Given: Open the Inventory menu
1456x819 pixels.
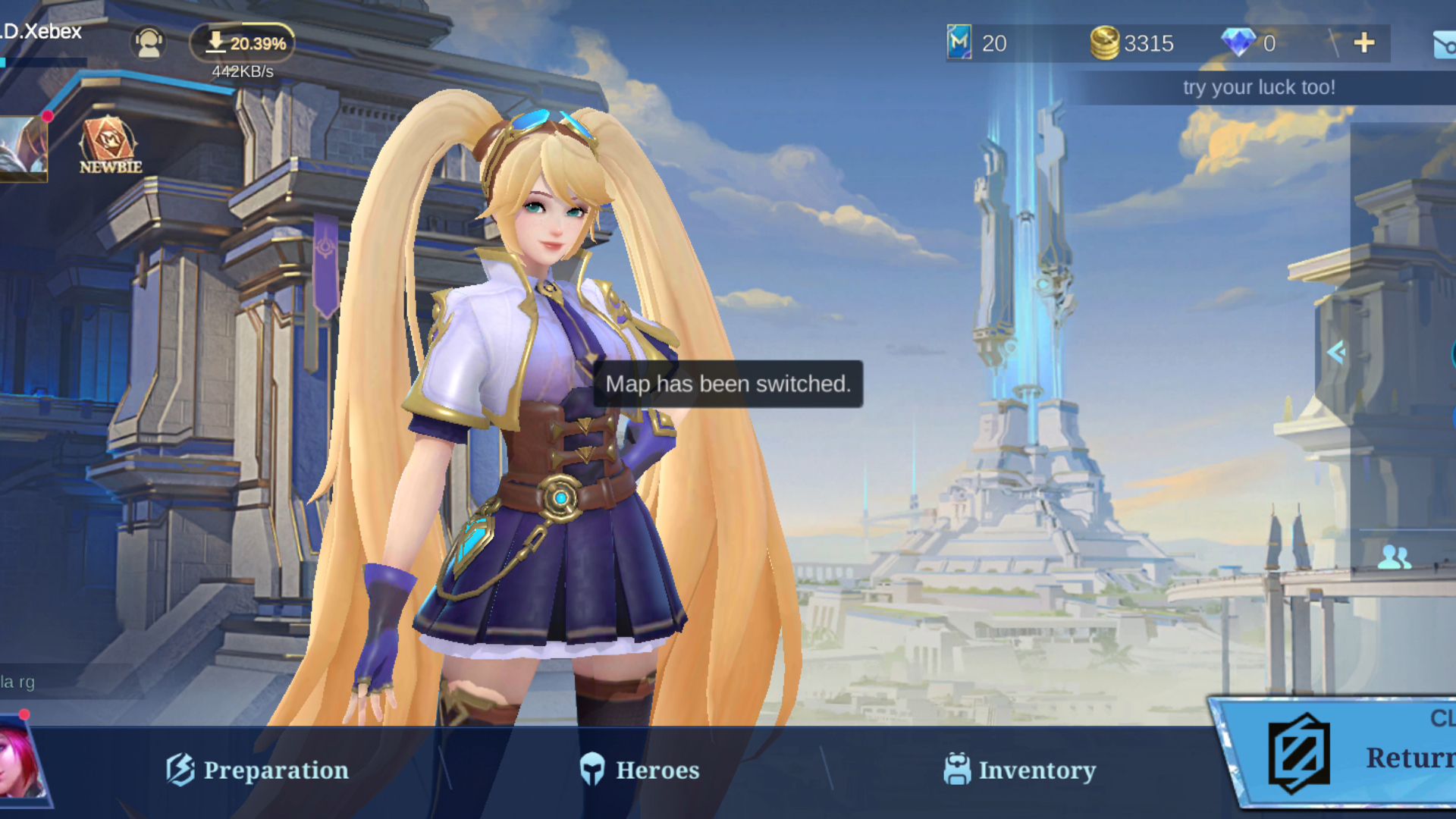Looking at the screenshot, I should (1019, 770).
